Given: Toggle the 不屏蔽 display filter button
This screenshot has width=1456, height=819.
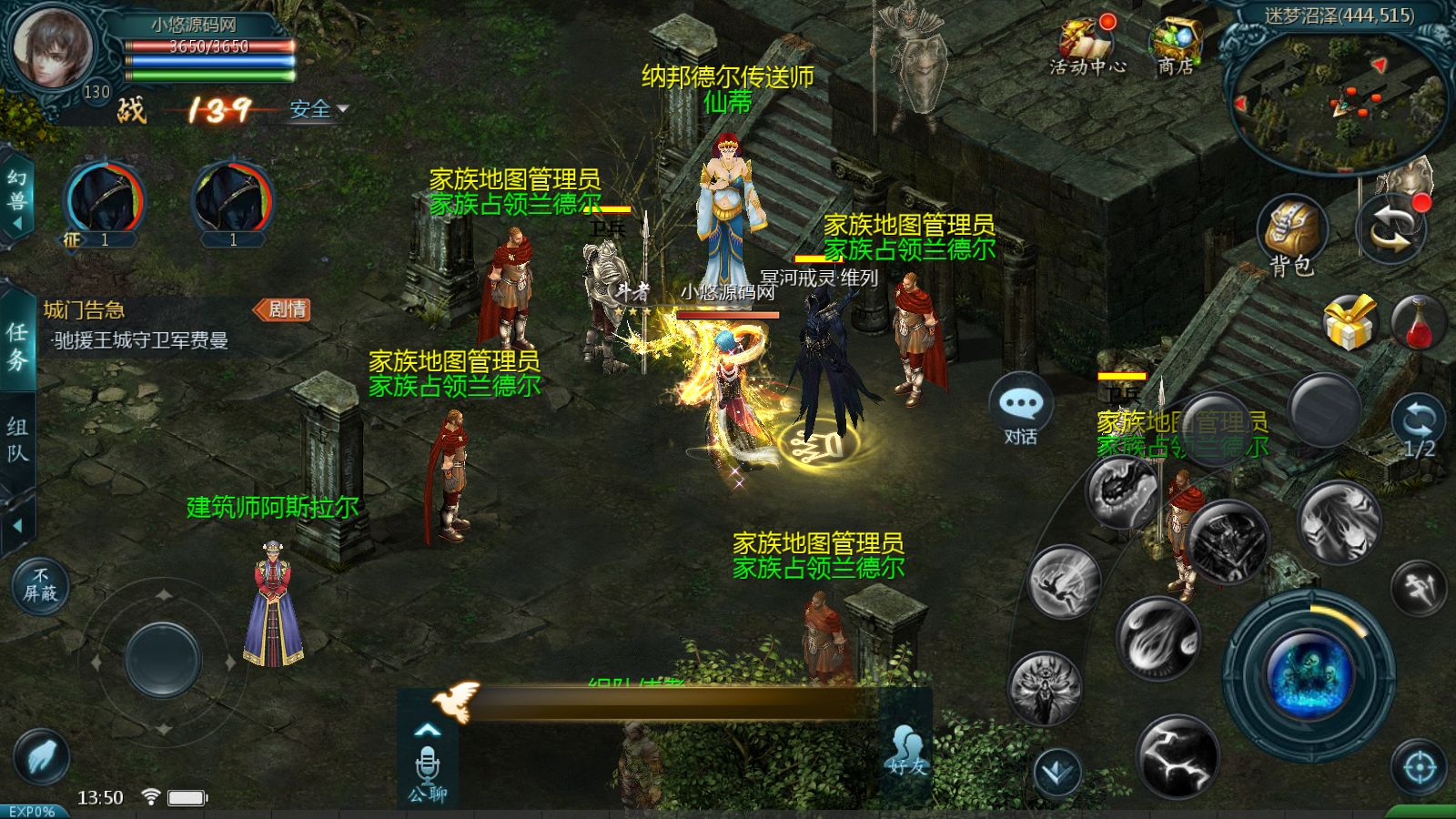Looking at the screenshot, I should click(x=40, y=585).
